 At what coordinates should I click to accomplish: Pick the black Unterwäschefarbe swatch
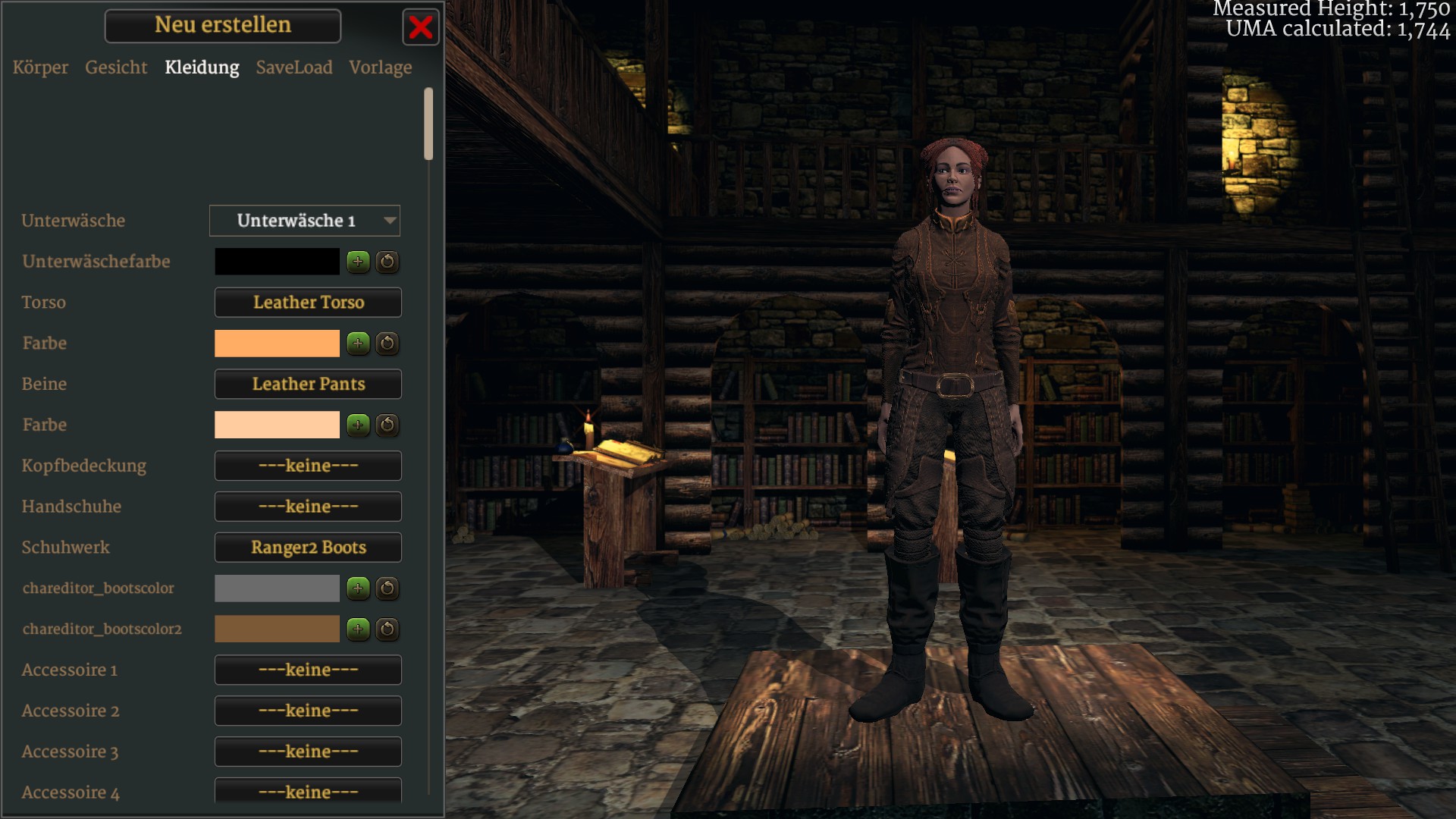pyautogui.click(x=277, y=262)
